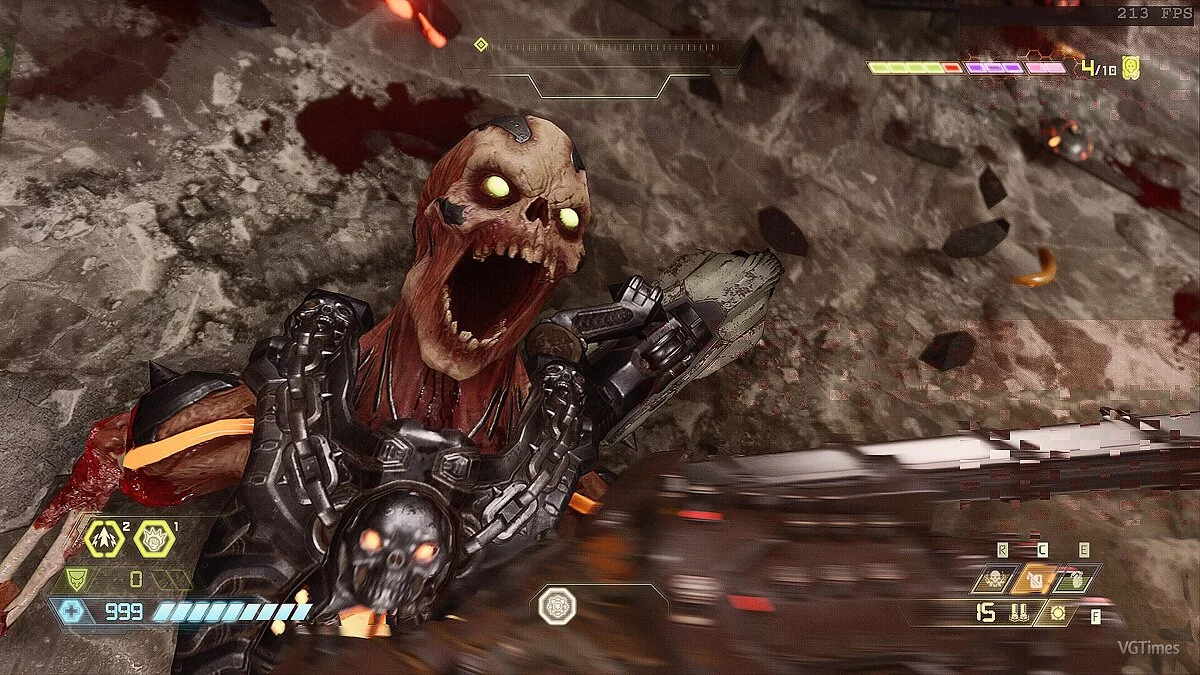Activate the Blood Punch fist hexagon icon

[155, 539]
